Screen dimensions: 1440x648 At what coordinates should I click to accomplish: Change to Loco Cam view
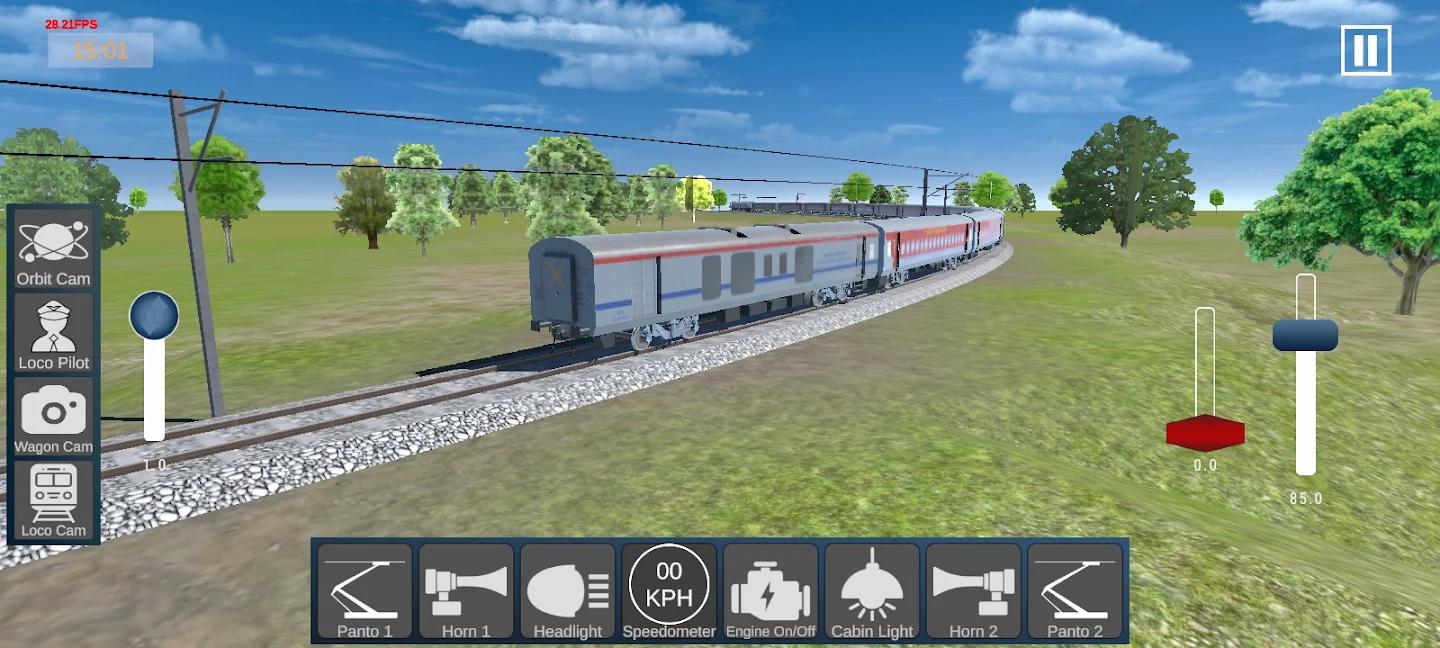(53, 502)
